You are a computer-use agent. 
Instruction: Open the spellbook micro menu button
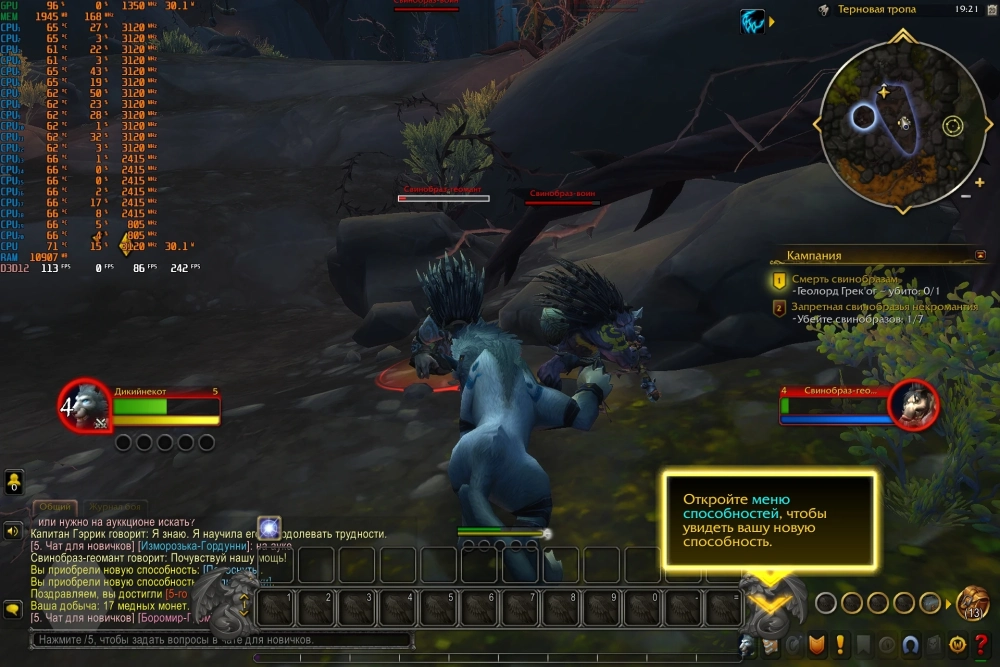pos(768,645)
